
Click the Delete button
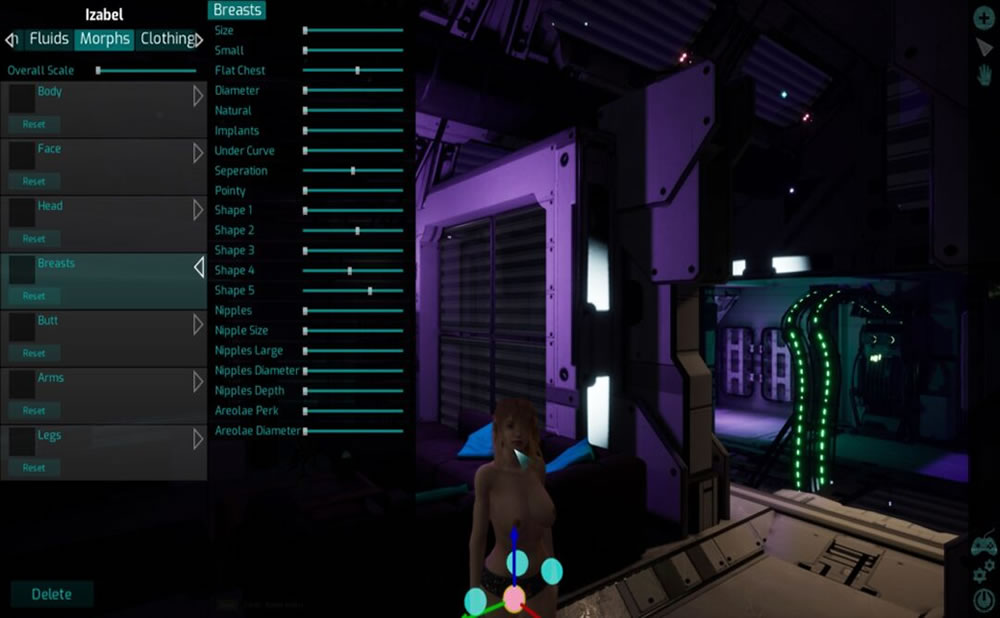[x=52, y=594]
